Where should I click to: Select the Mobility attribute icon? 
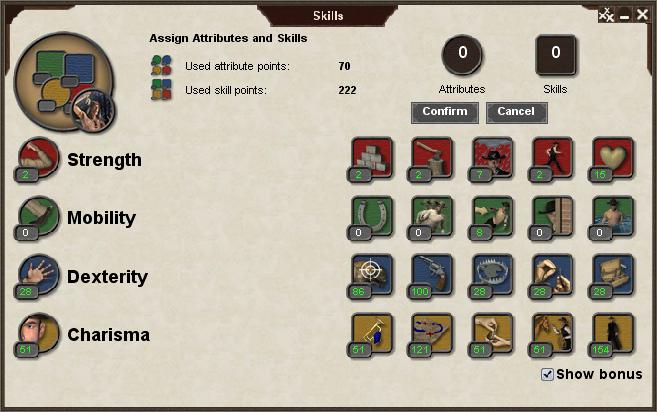pyautogui.click(x=38, y=217)
